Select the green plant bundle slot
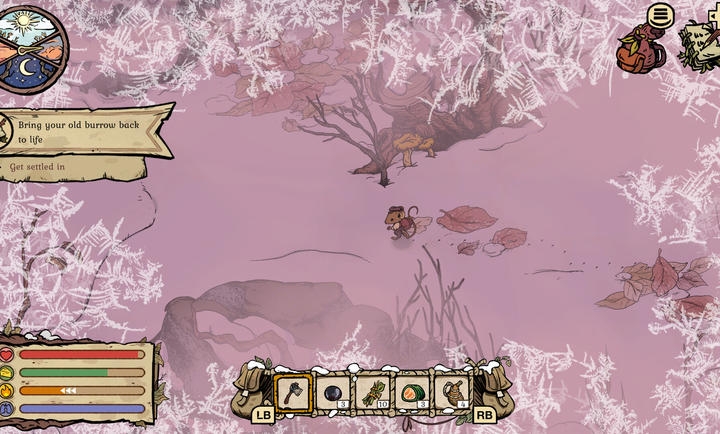 (x=373, y=393)
